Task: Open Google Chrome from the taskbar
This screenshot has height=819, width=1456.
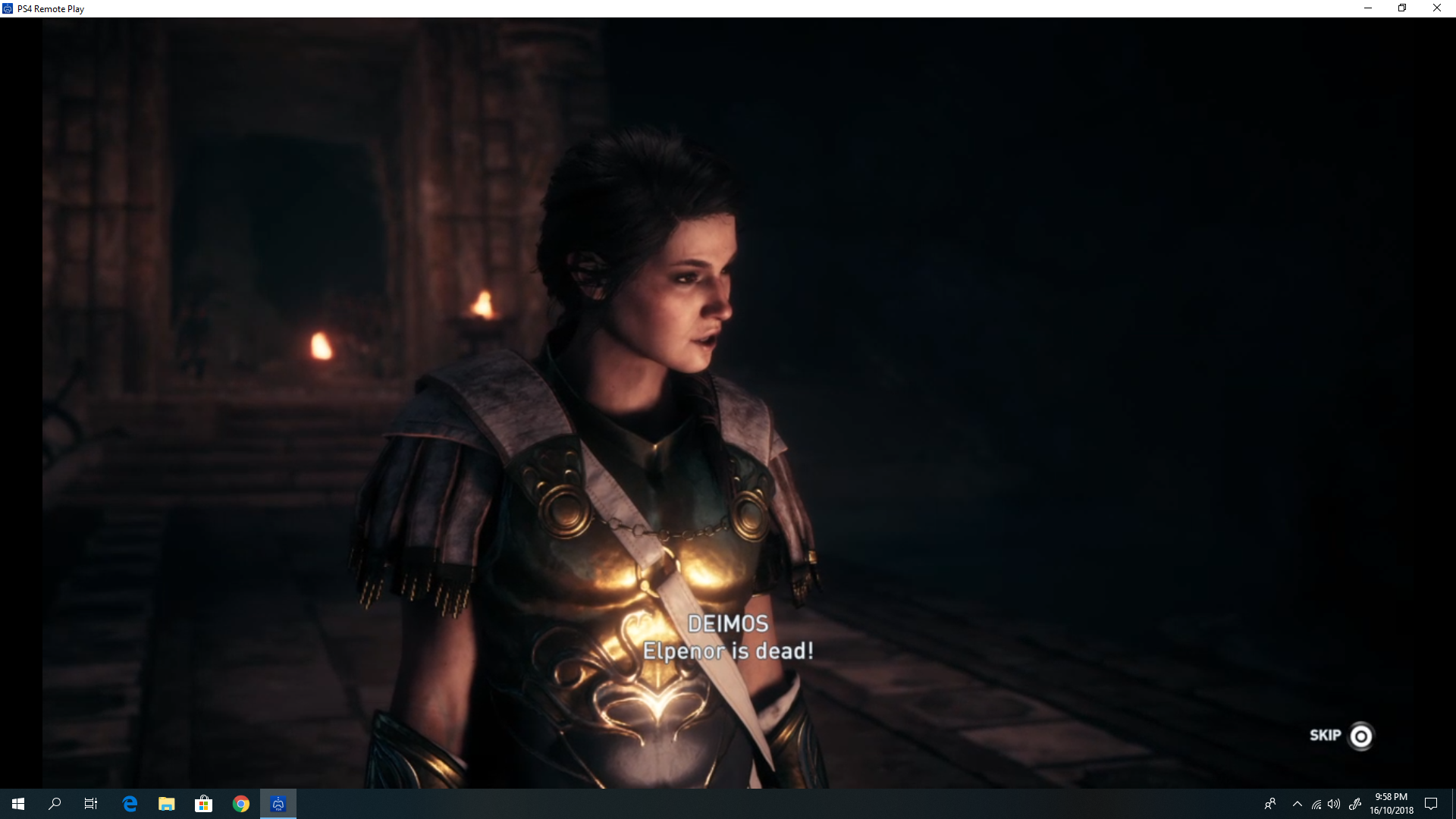Action: point(240,803)
